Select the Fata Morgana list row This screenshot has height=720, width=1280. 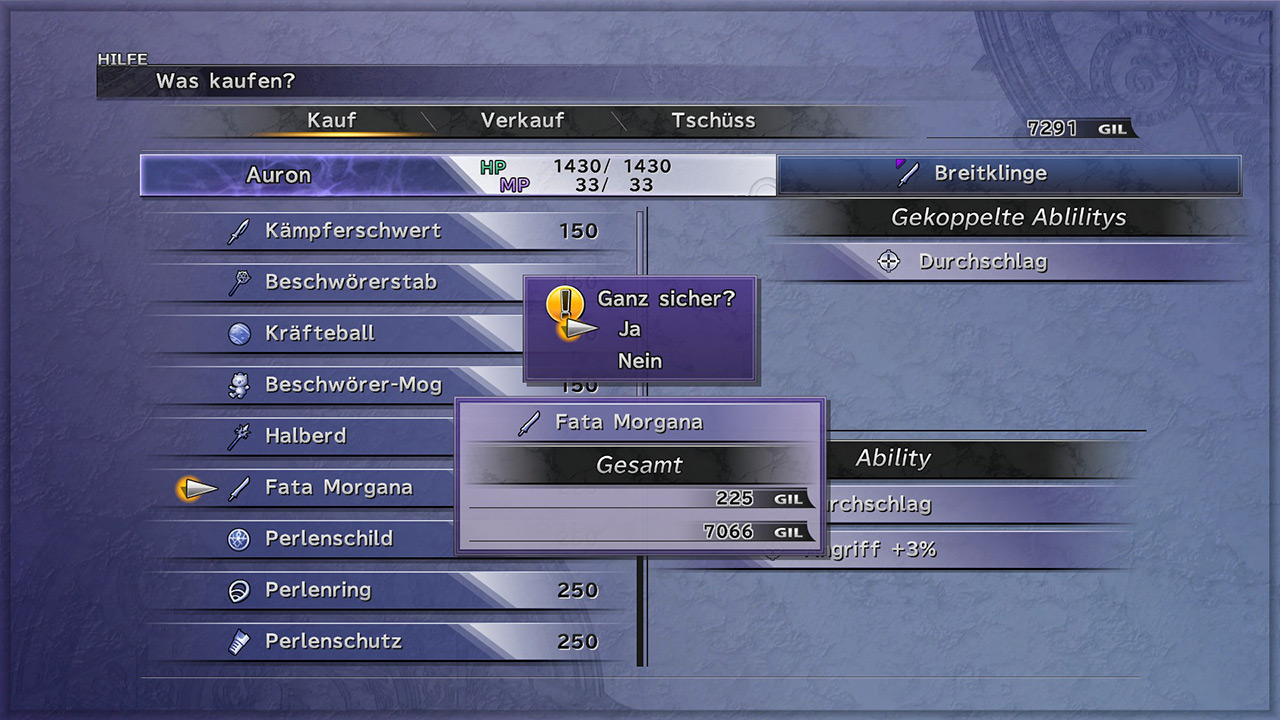click(338, 488)
